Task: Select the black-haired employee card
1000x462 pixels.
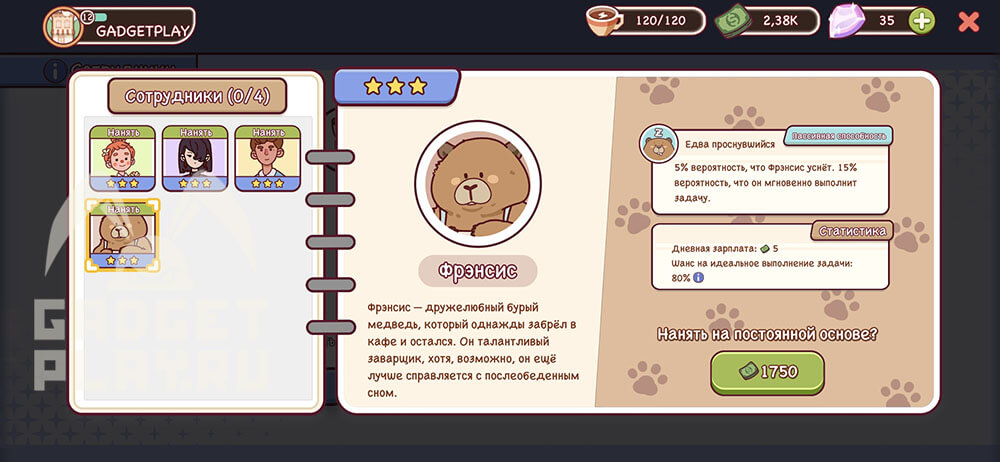Action: (195, 158)
